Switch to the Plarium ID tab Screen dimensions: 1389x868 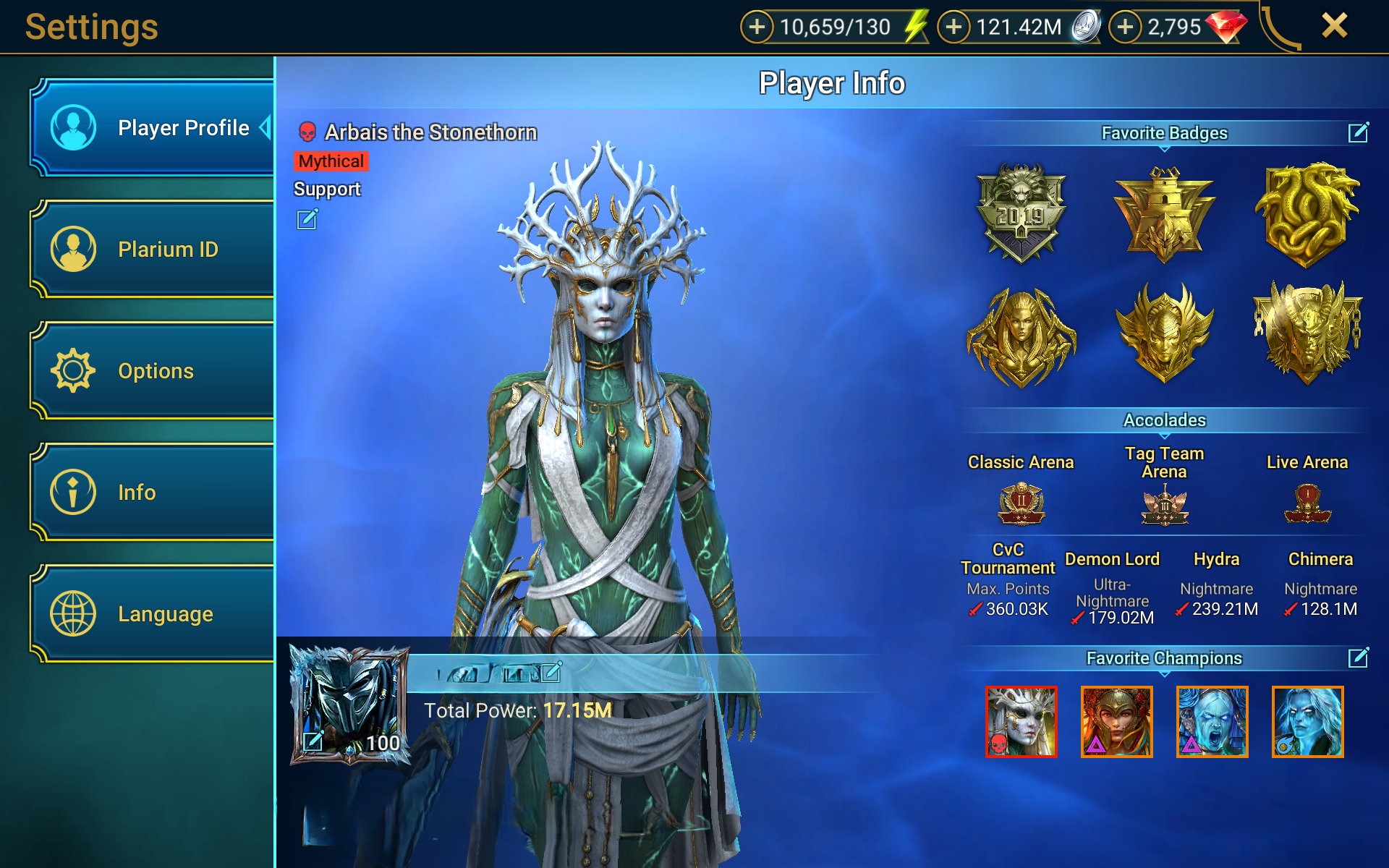pyautogui.click(x=153, y=250)
